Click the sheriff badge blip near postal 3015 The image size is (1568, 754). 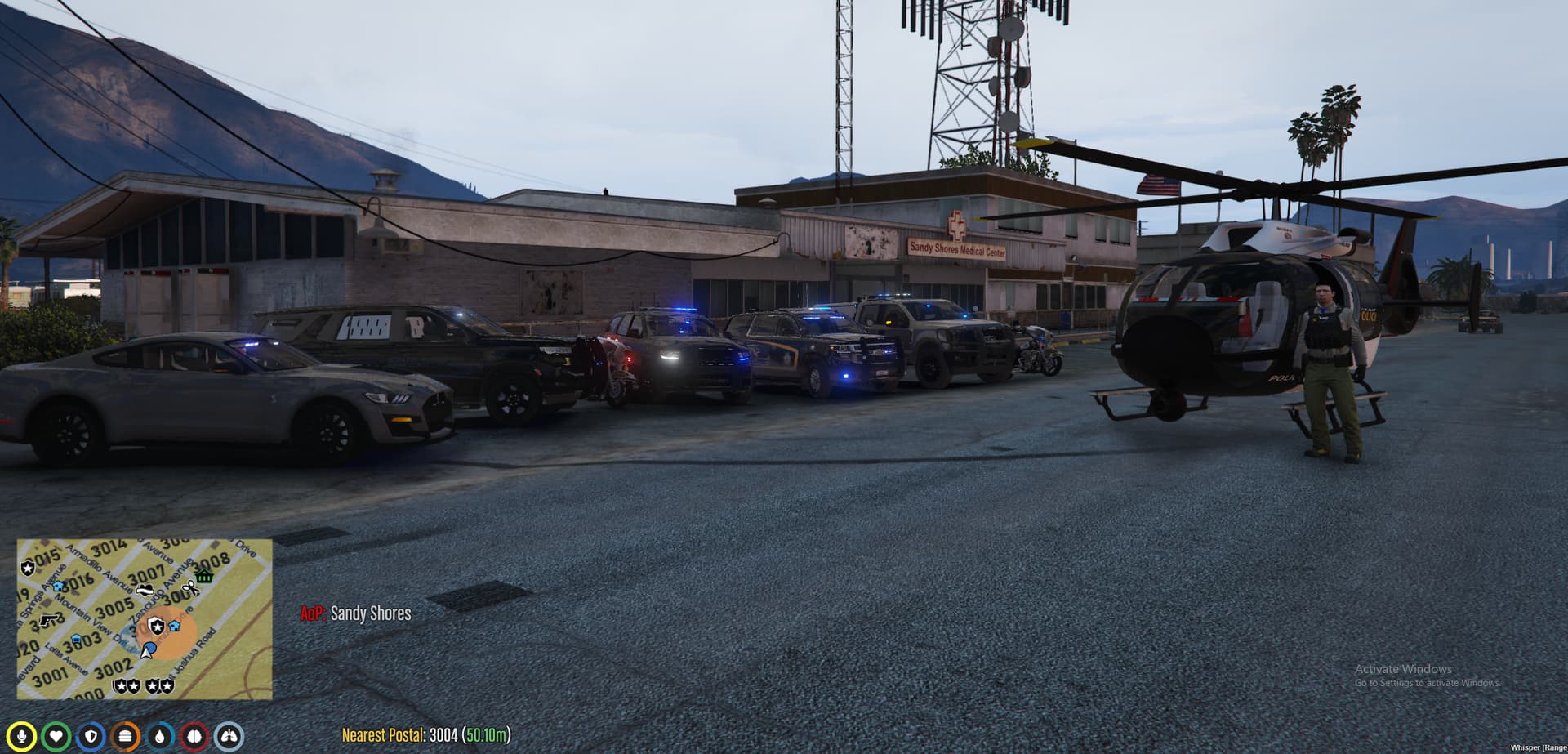click(x=28, y=569)
